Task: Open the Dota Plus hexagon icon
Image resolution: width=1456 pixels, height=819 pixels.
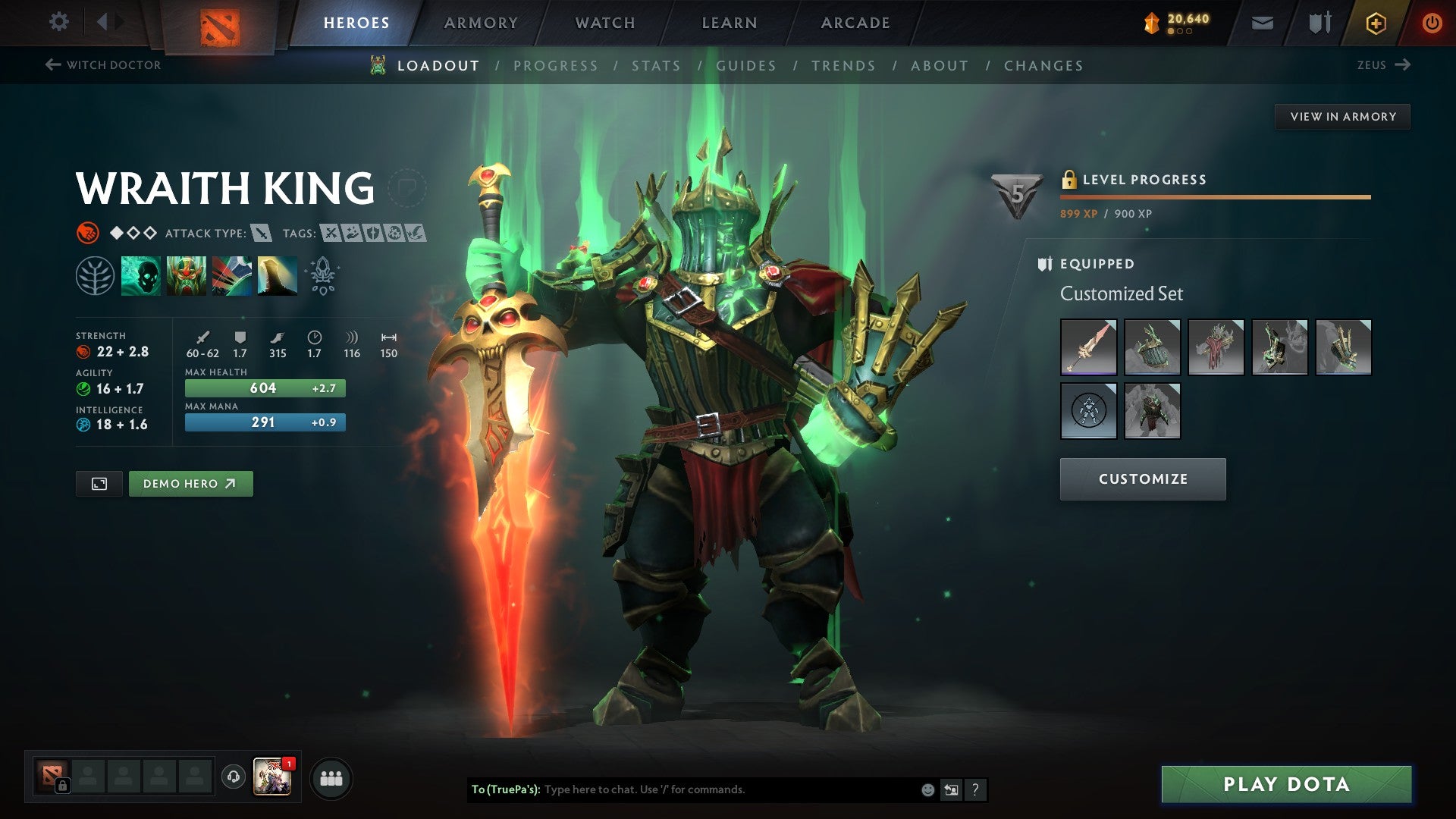Action: 1376,22
